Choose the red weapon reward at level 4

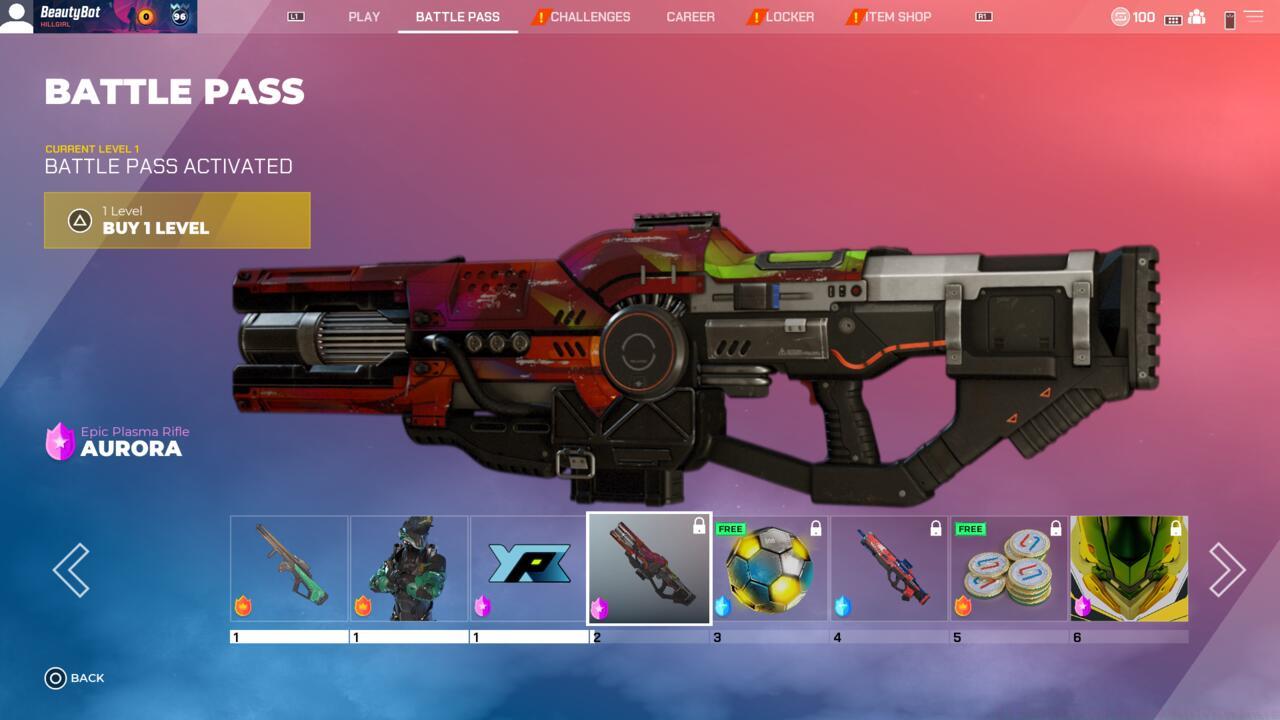(889, 568)
